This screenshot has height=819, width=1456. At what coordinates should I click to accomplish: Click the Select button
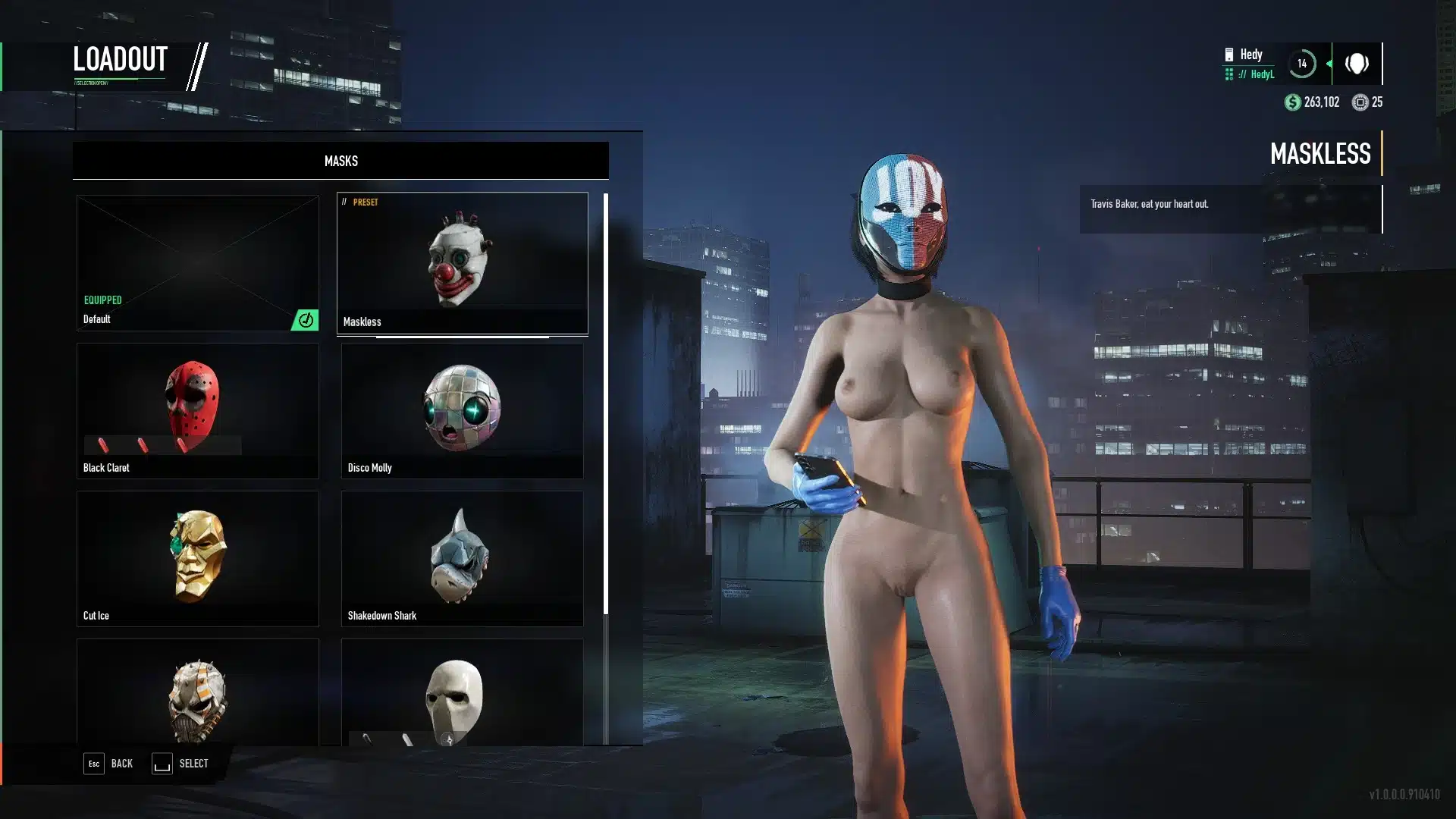180,764
